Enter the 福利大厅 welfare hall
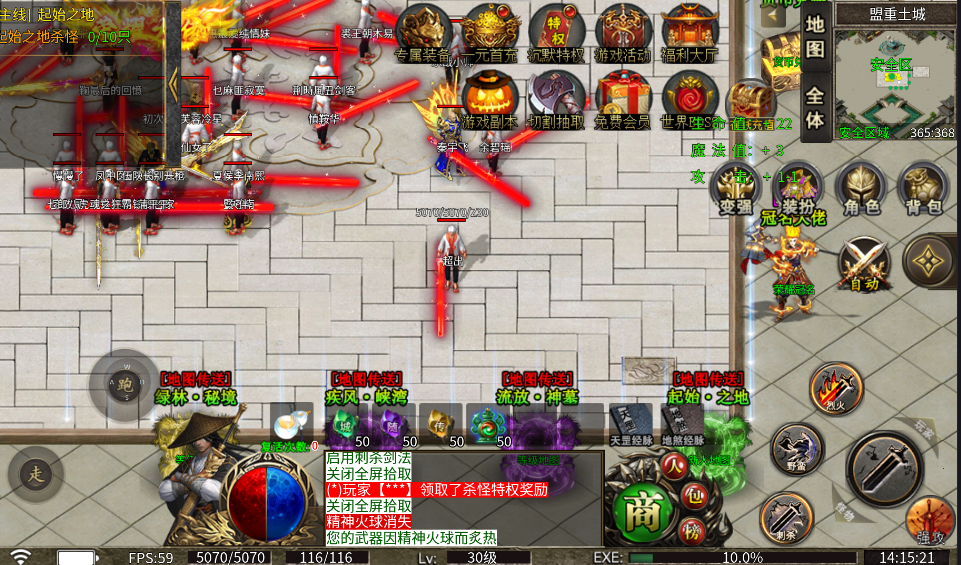Screen dimensions: 961x565 pyautogui.click(x=690, y=32)
